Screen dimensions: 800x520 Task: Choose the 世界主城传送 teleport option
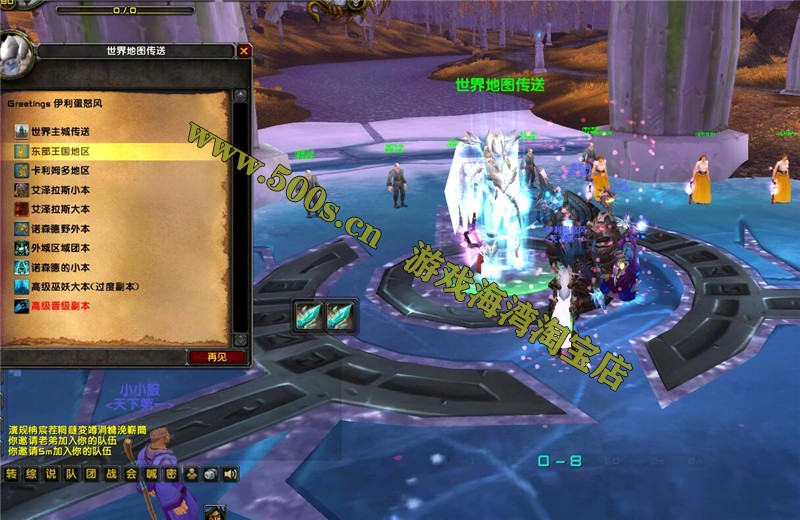pyautogui.click(x=60, y=131)
